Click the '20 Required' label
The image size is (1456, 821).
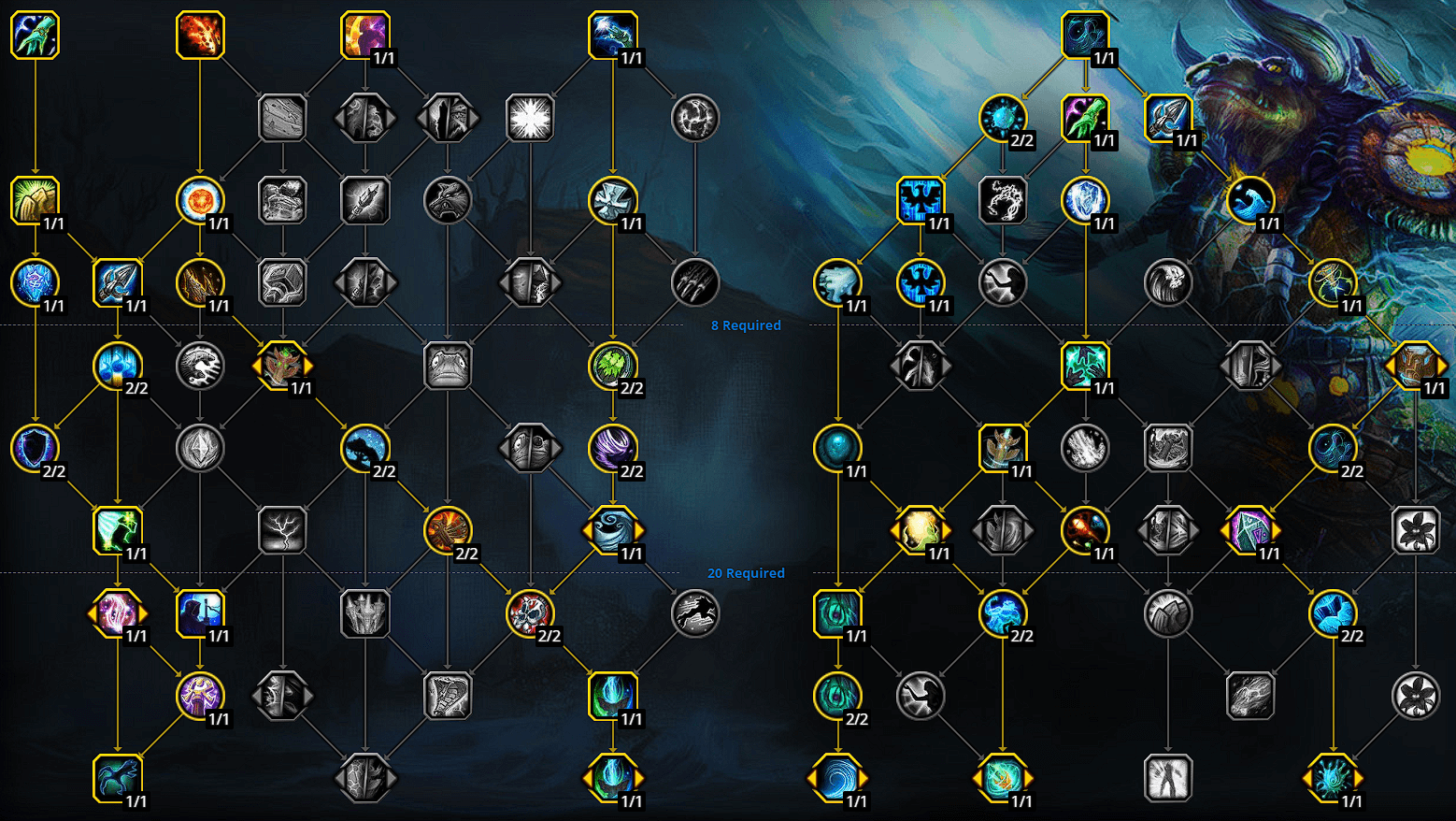pos(747,572)
